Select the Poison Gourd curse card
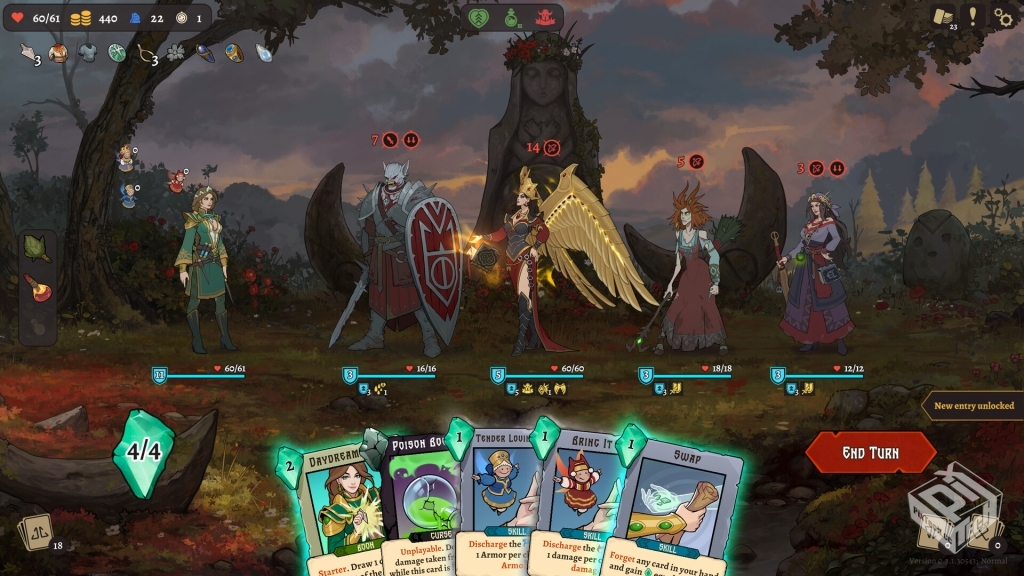This screenshot has width=1024, height=576. 418,500
